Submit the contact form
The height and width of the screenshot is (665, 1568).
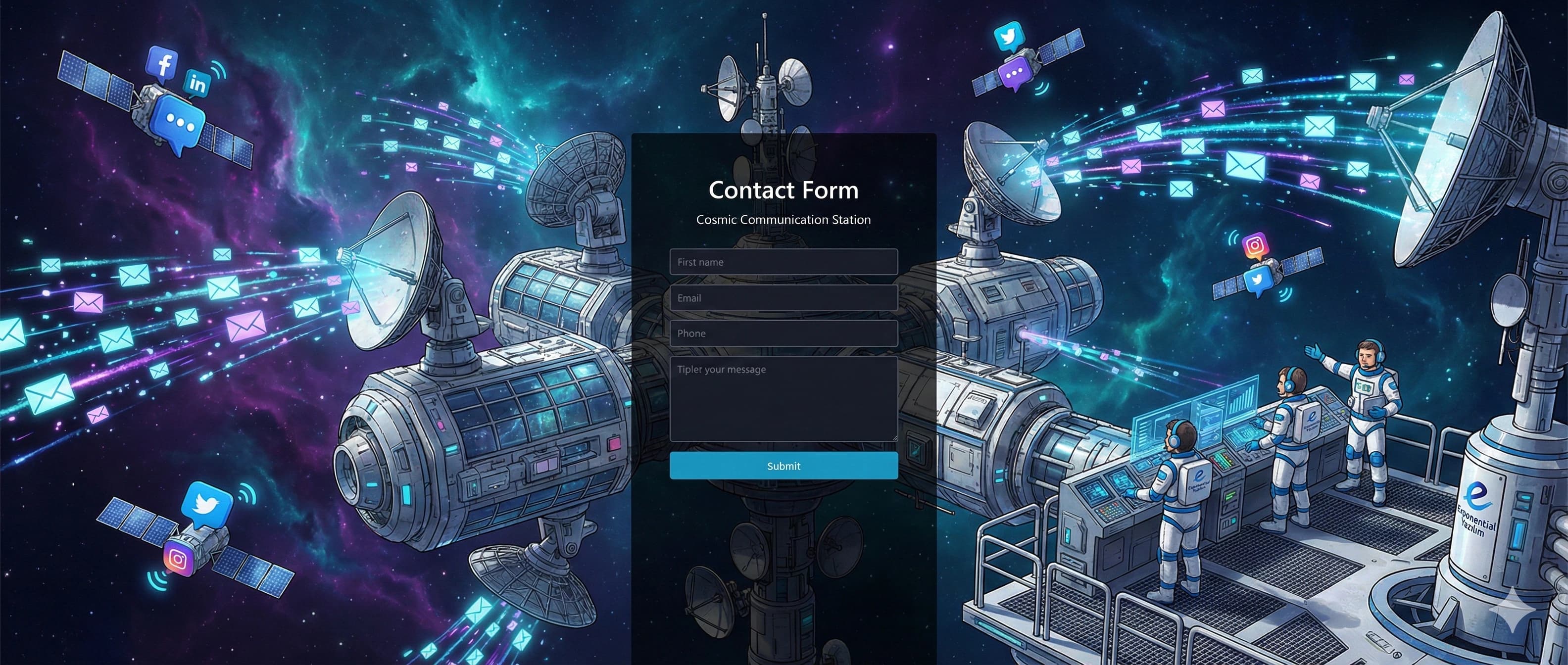point(784,466)
